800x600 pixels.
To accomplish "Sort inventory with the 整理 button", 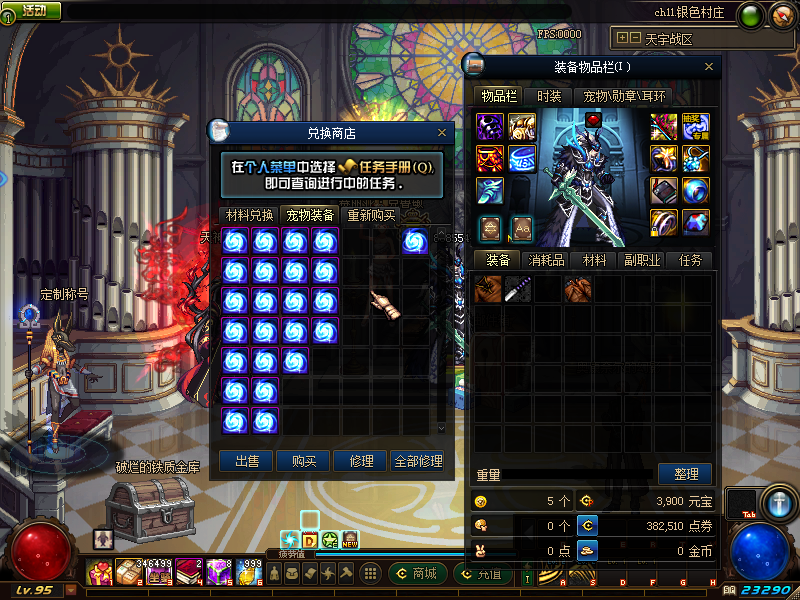I will tap(685, 474).
